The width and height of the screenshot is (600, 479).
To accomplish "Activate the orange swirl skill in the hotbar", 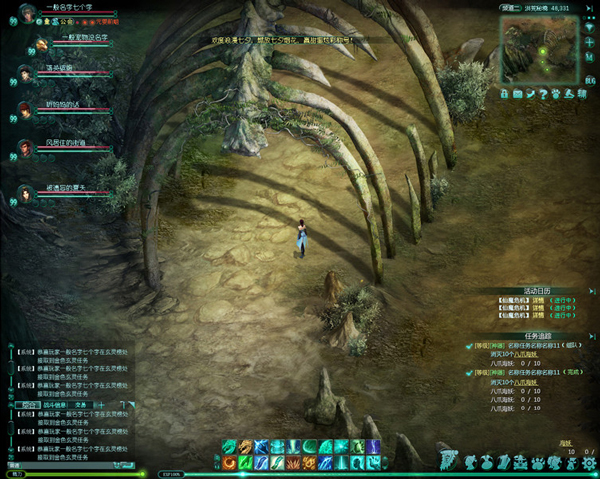I will pyautogui.click(x=229, y=463).
